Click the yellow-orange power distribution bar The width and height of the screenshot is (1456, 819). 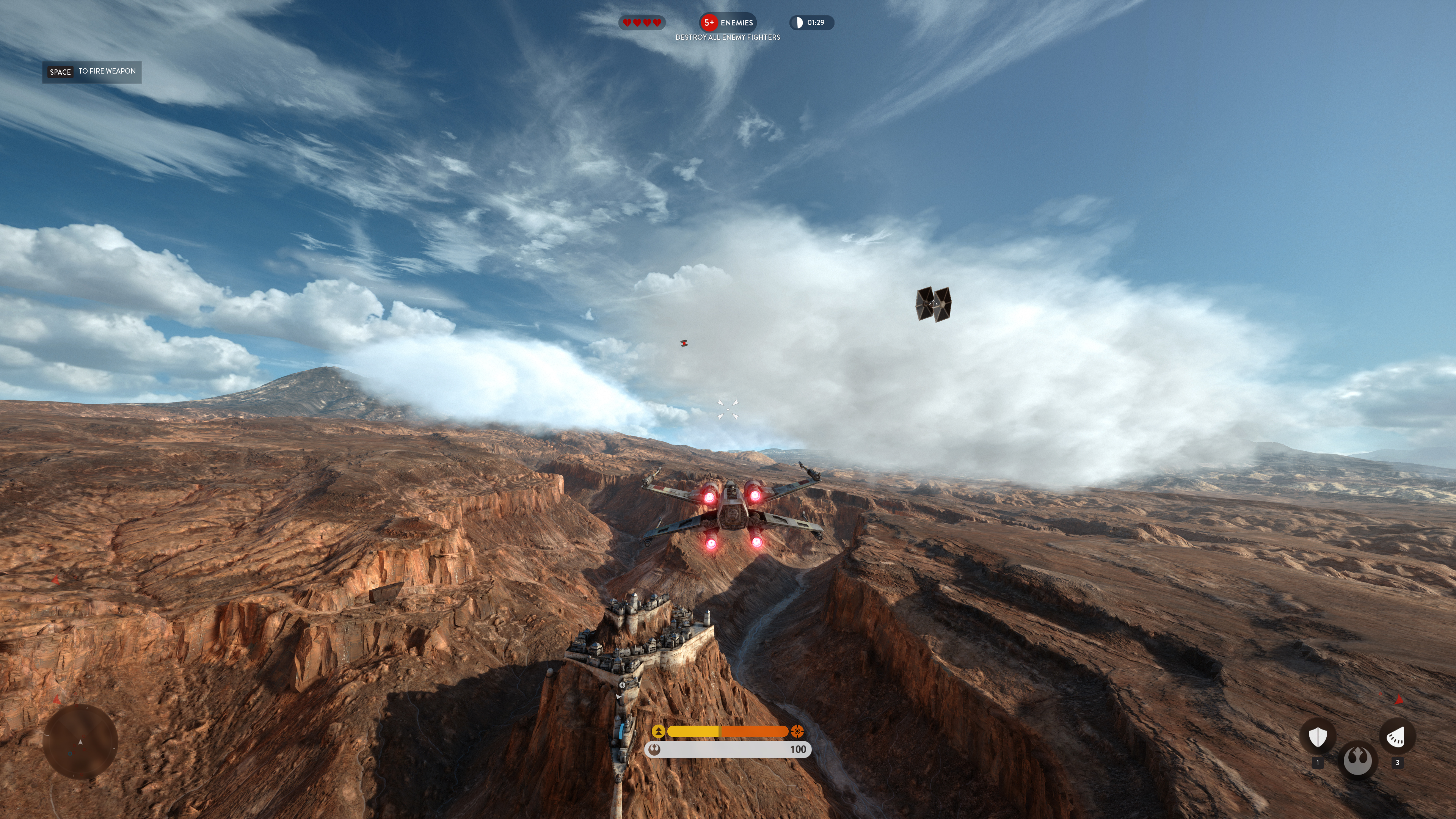[x=728, y=731]
